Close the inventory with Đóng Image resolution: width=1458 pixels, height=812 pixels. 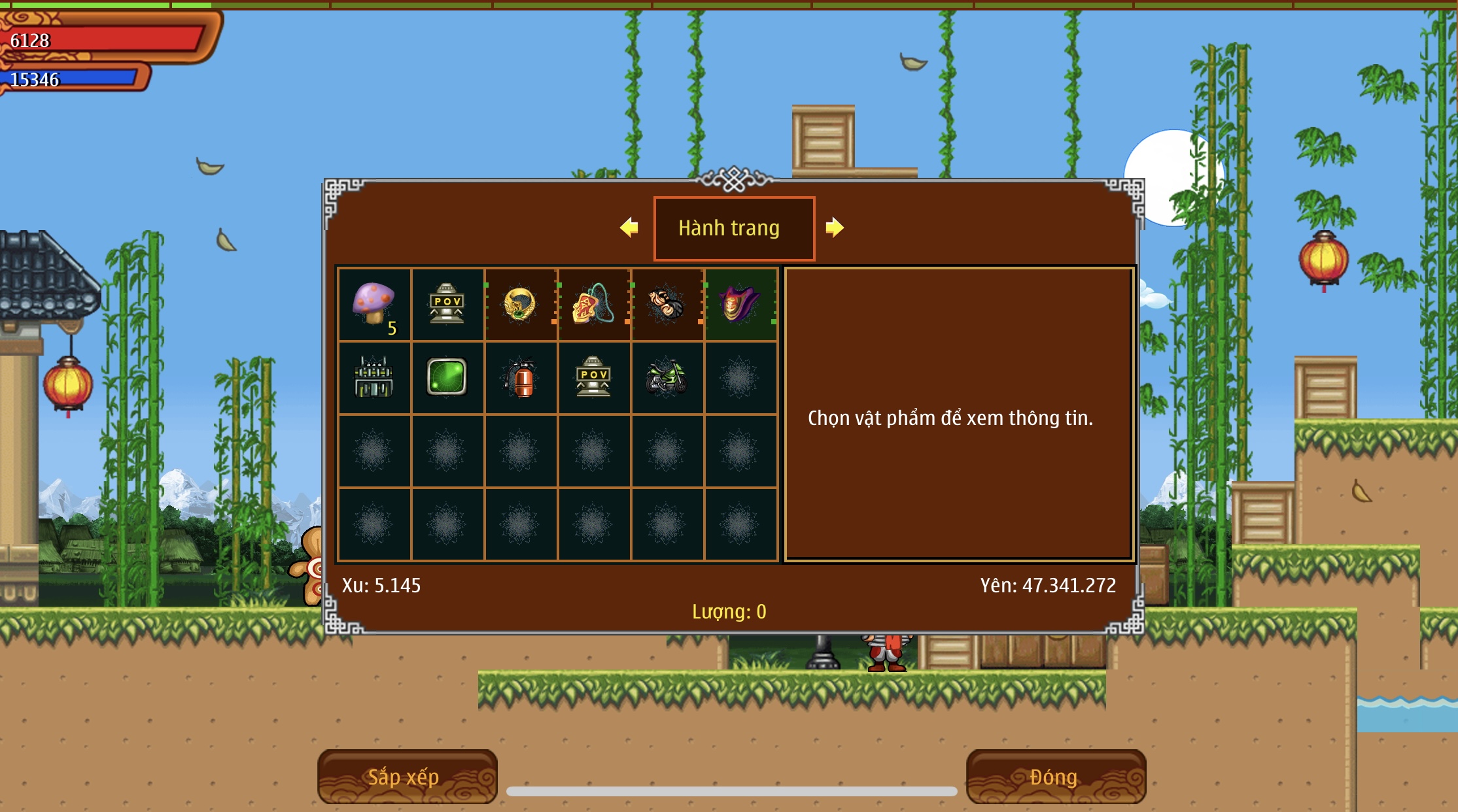click(1055, 777)
